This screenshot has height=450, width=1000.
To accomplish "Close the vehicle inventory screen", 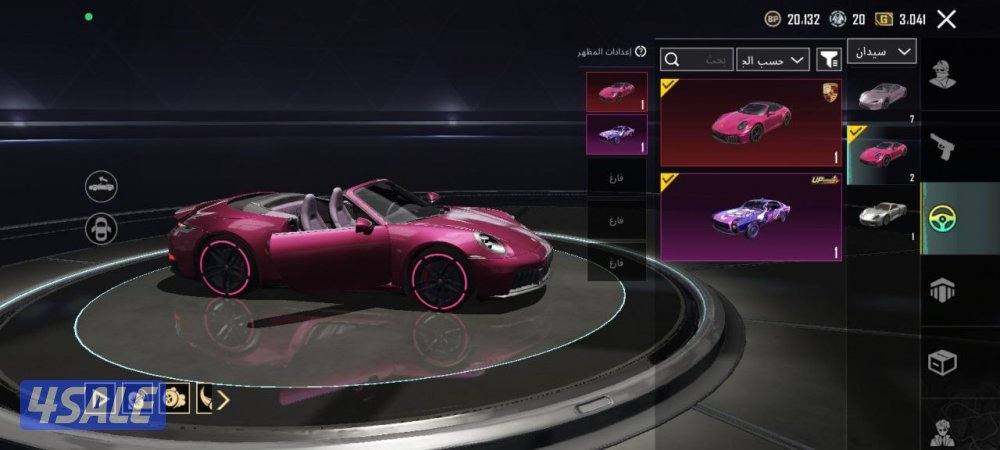I will click(946, 18).
